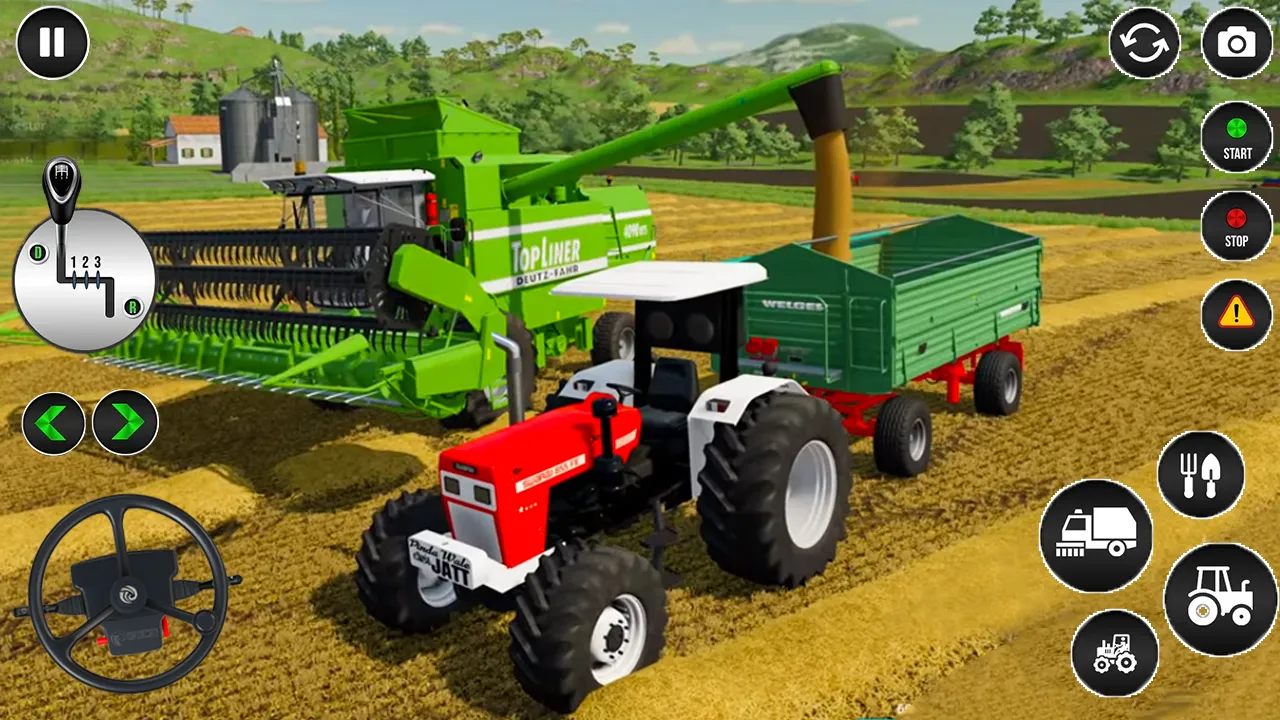Engage reverse with the R gear
Viewport: 1280px width, 720px height.
[x=133, y=307]
